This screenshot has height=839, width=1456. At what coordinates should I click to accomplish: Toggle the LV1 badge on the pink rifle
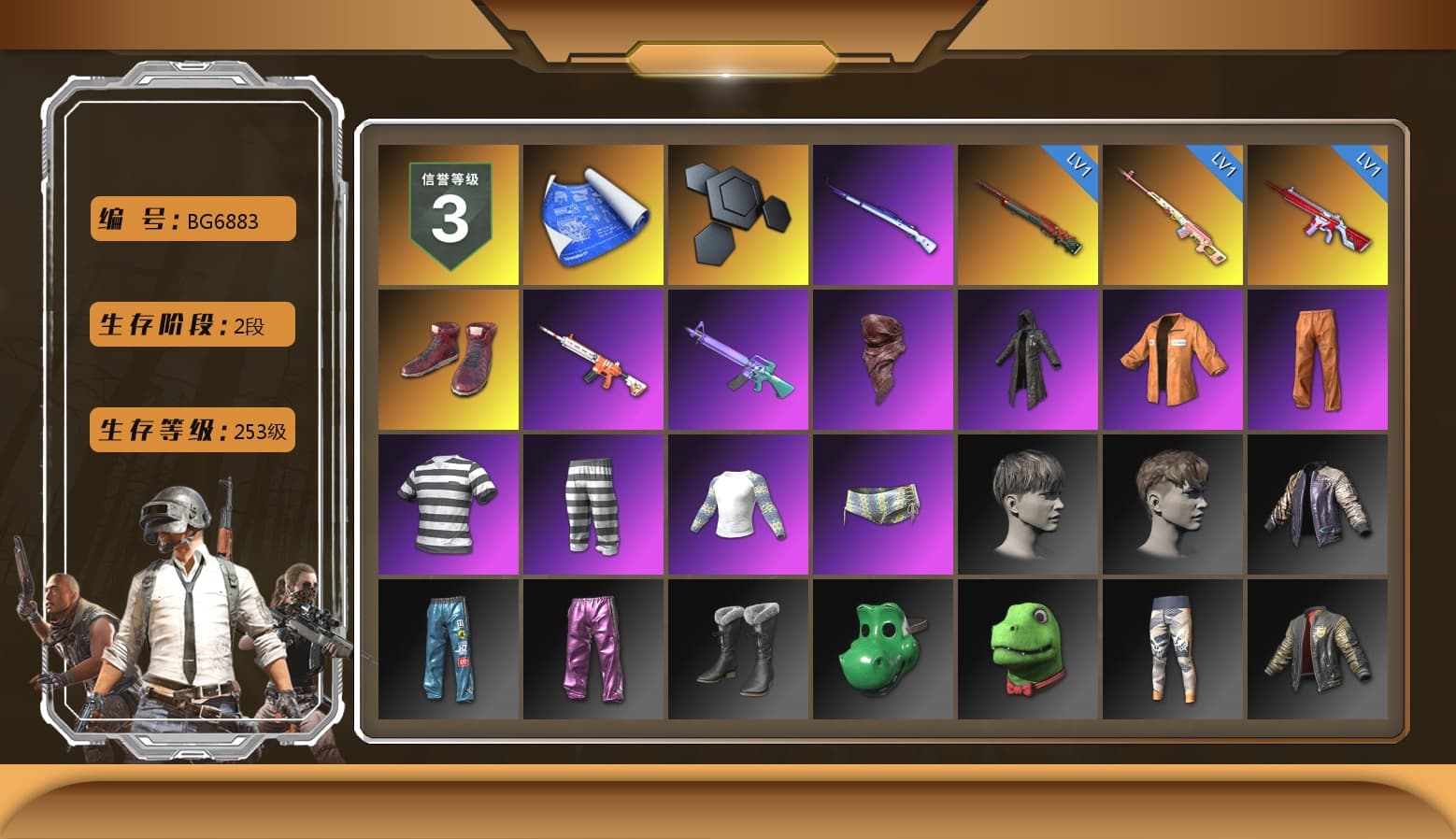[1225, 163]
